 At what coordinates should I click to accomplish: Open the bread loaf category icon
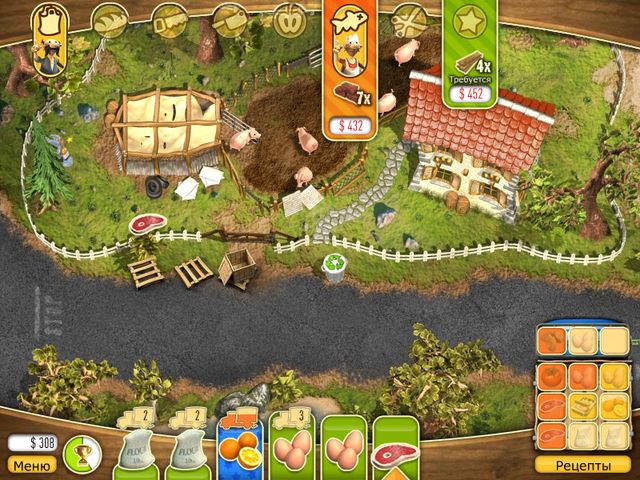pos(108,19)
